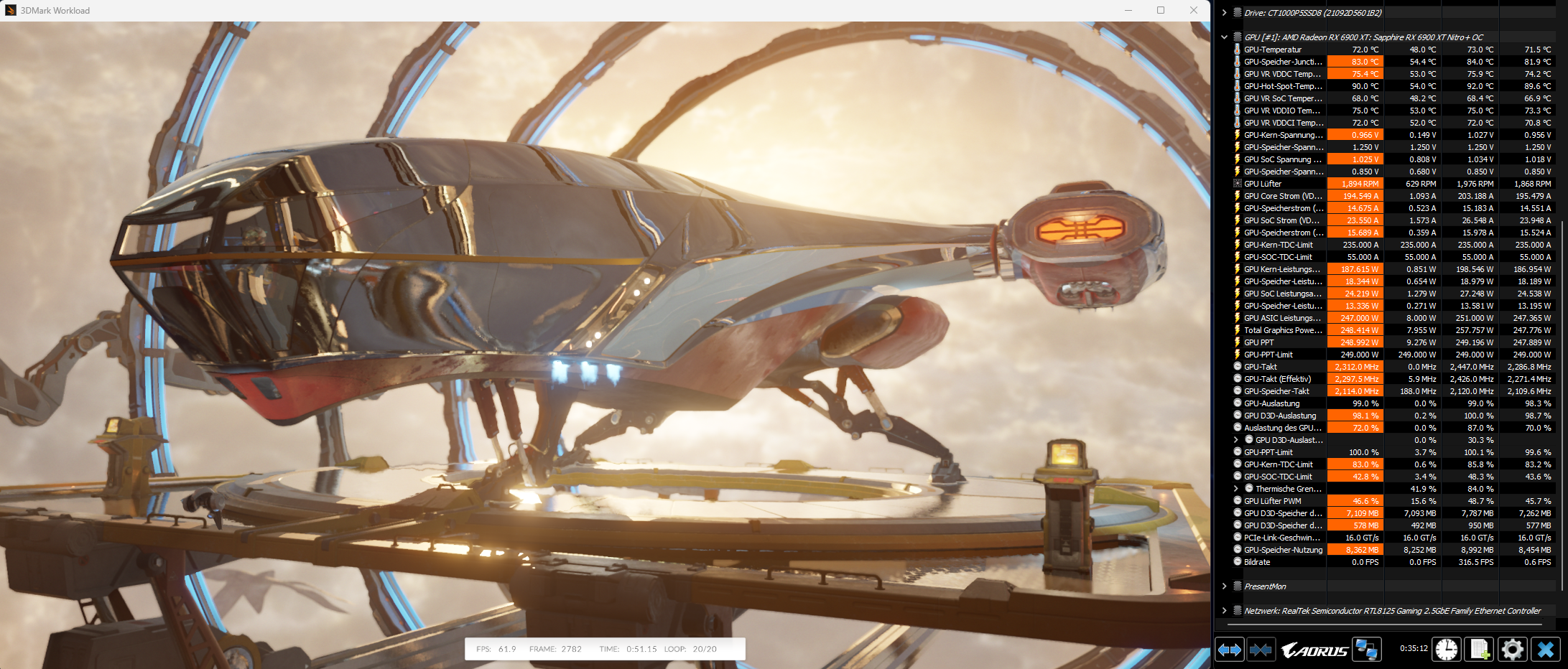Image resolution: width=1568 pixels, height=669 pixels.
Task: Select the GPU fan icon beside GPU Lüfter
Action: (x=1237, y=183)
